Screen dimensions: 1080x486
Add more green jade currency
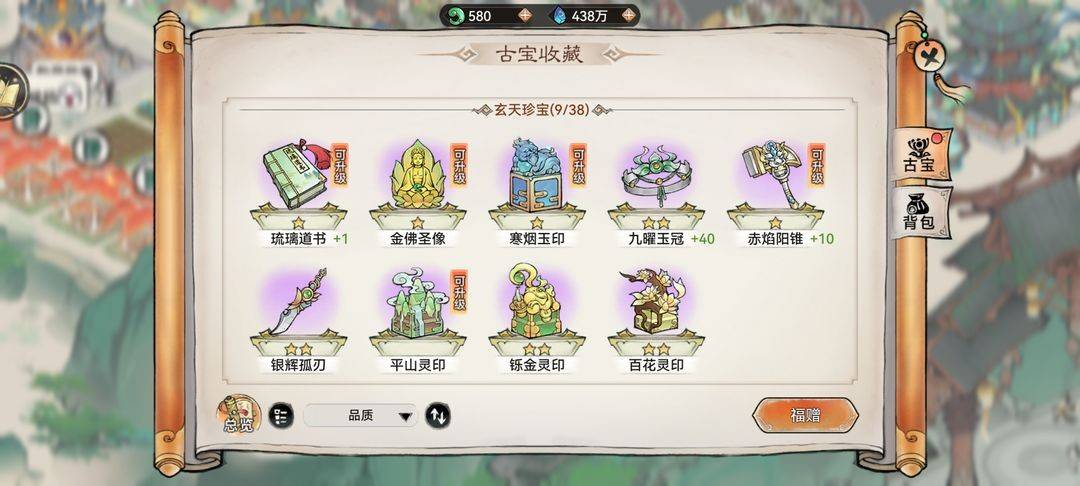tap(525, 15)
